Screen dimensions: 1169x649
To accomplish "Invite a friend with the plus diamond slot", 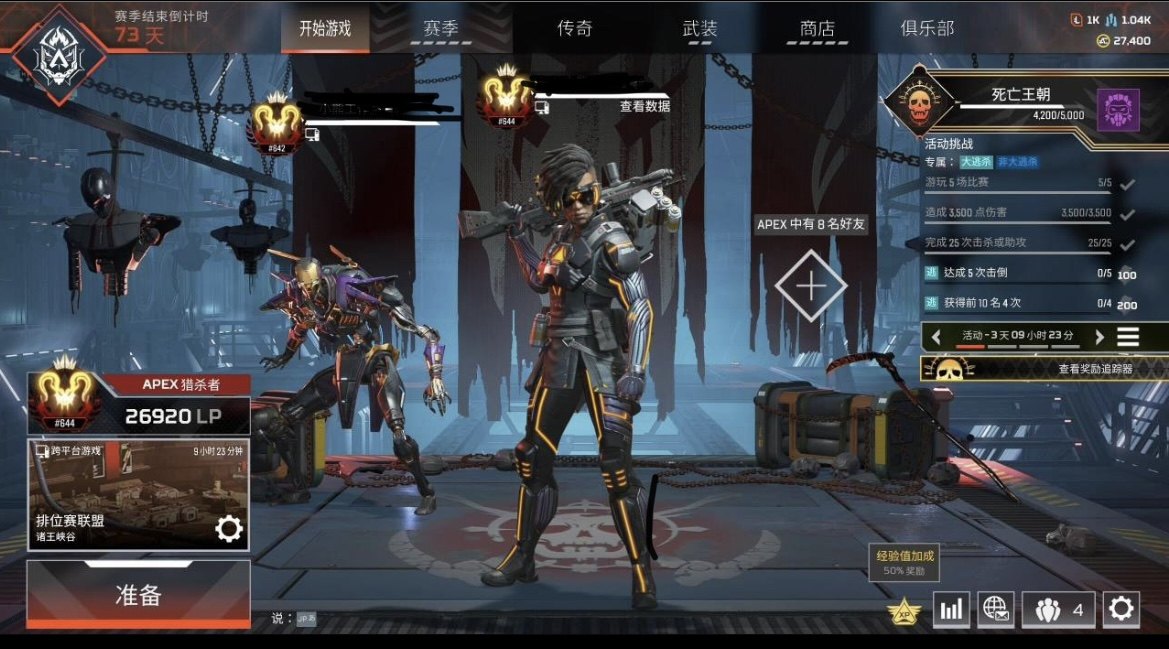I will pos(810,286).
